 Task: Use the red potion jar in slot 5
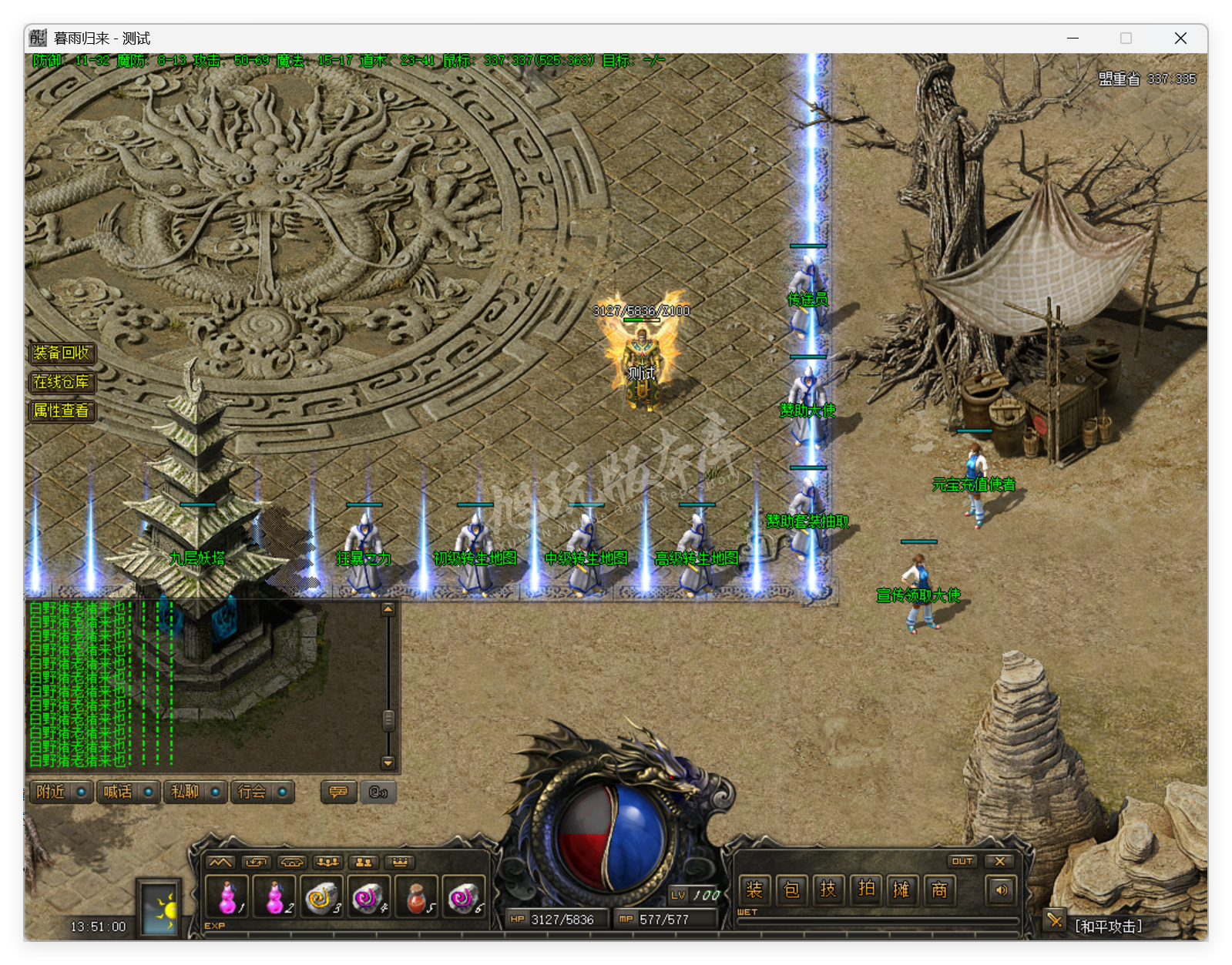[x=416, y=896]
